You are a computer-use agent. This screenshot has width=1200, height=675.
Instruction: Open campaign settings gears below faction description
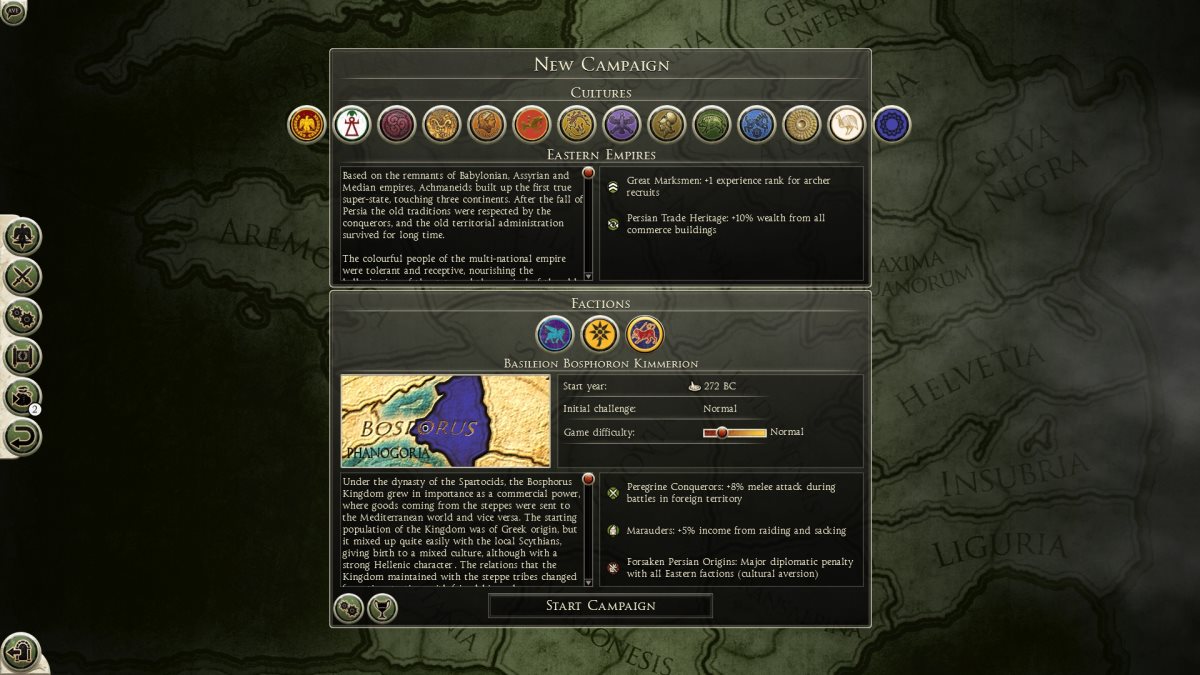pyautogui.click(x=348, y=607)
